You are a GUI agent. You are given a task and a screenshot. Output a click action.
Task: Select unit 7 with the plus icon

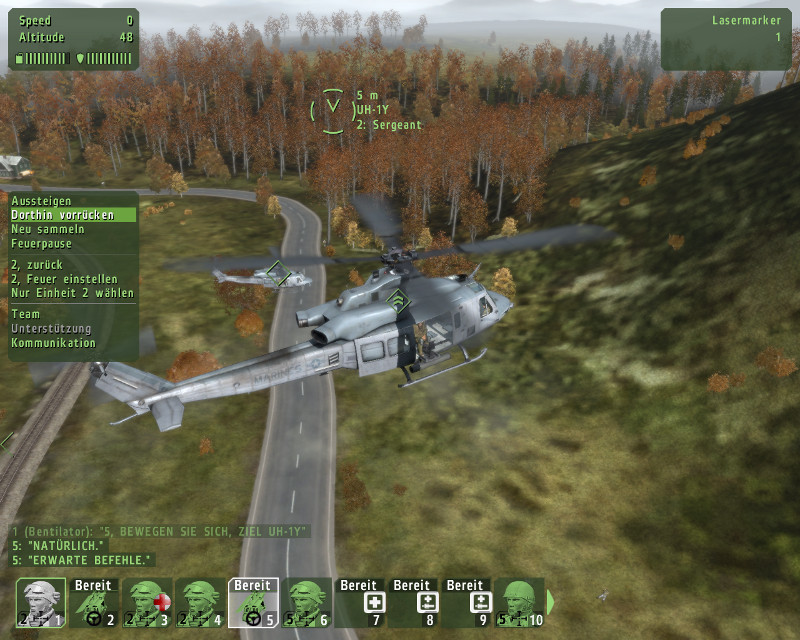(360, 603)
